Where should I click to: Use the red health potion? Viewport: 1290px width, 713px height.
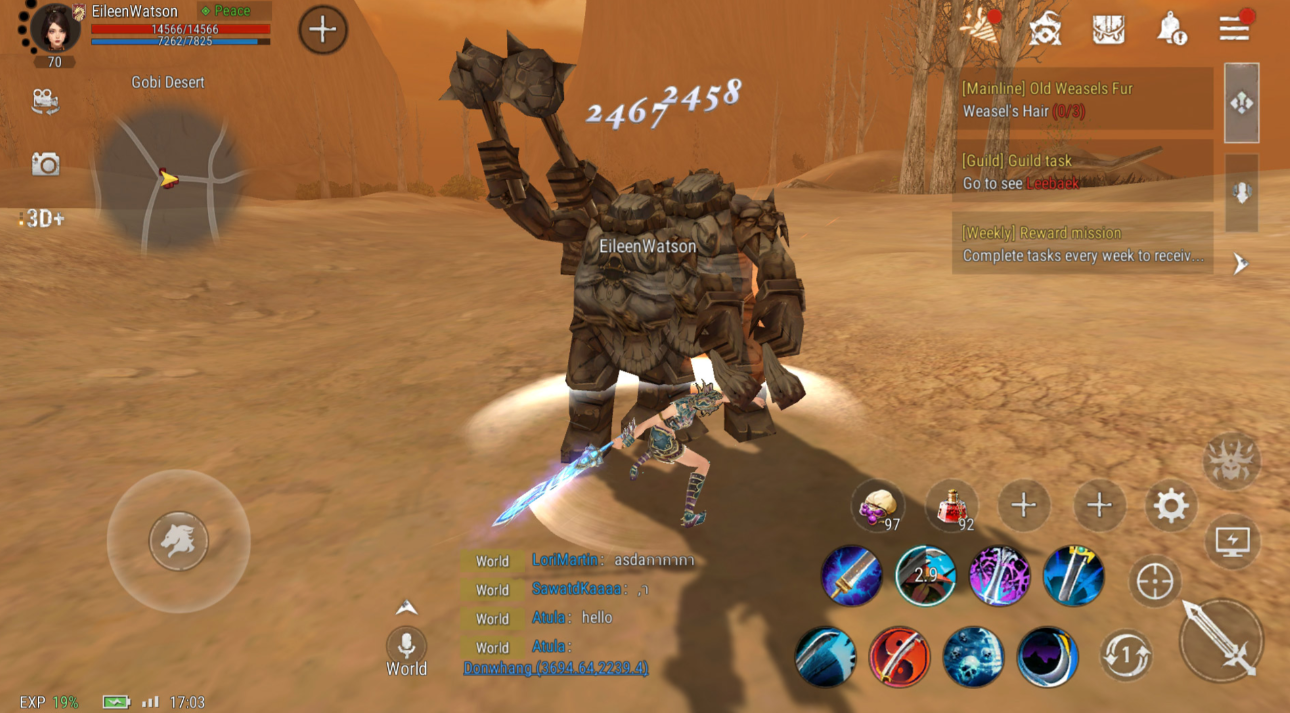(x=951, y=506)
